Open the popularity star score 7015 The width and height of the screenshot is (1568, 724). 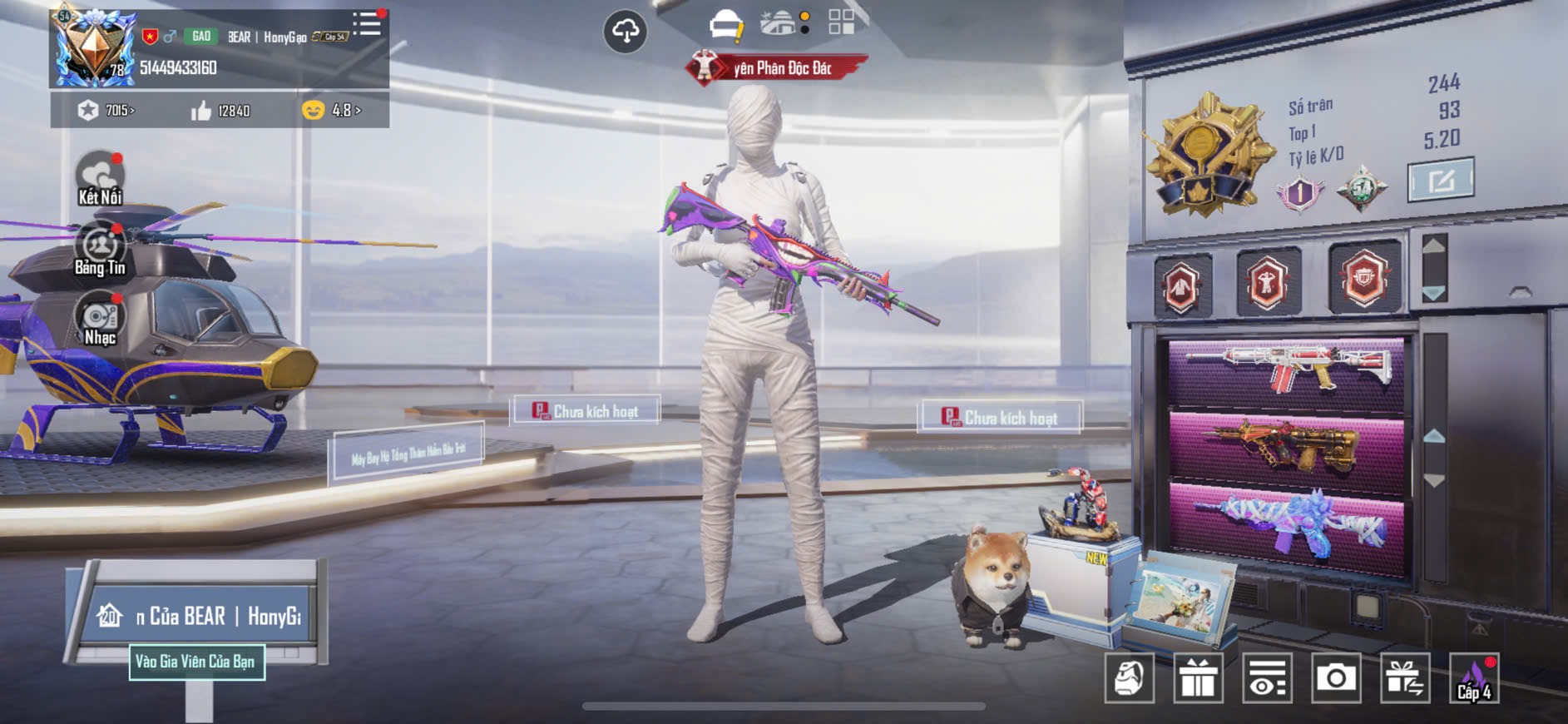tap(106, 111)
